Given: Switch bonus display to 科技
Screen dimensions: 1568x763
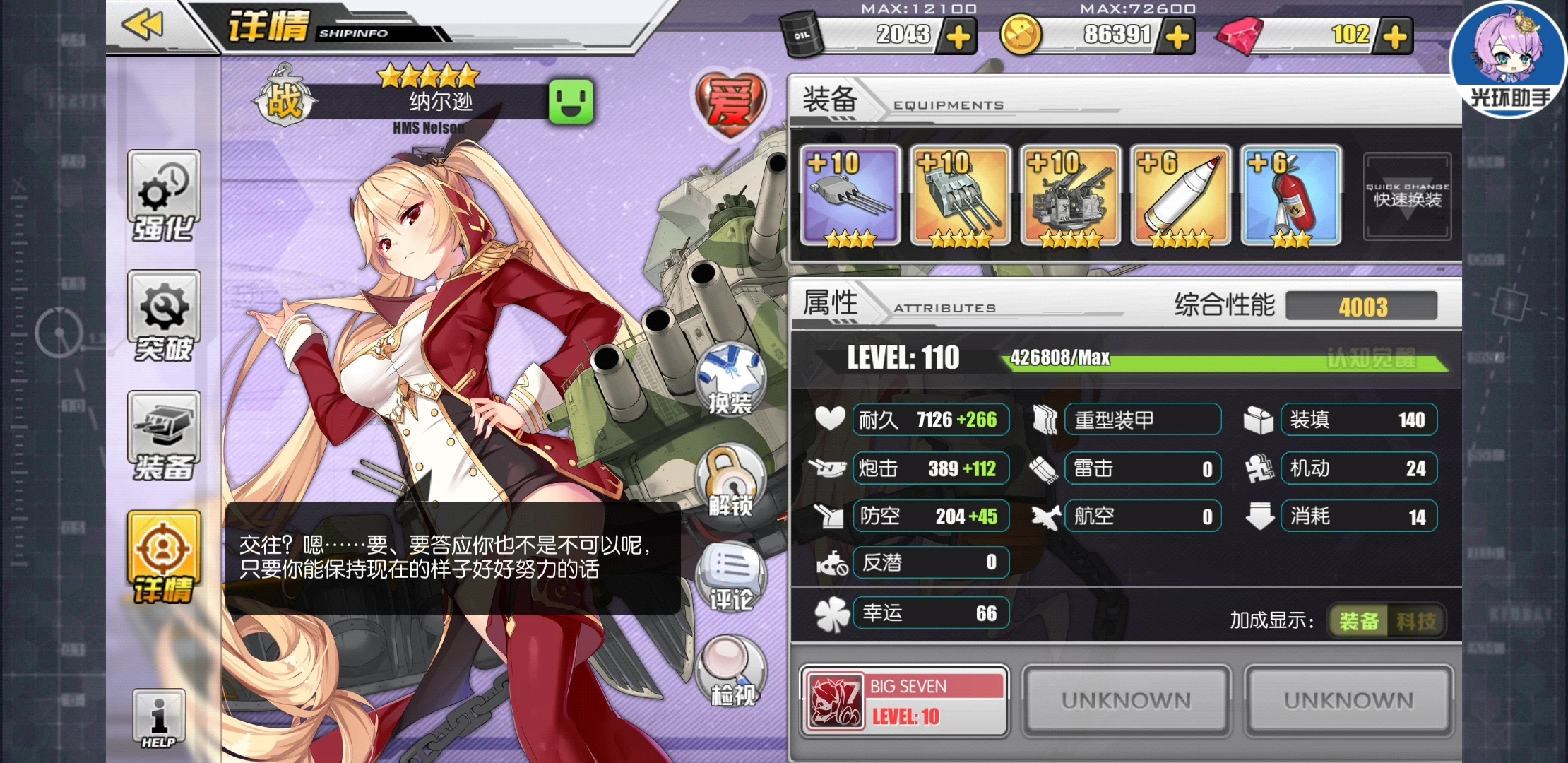Looking at the screenshot, I should [x=1416, y=621].
